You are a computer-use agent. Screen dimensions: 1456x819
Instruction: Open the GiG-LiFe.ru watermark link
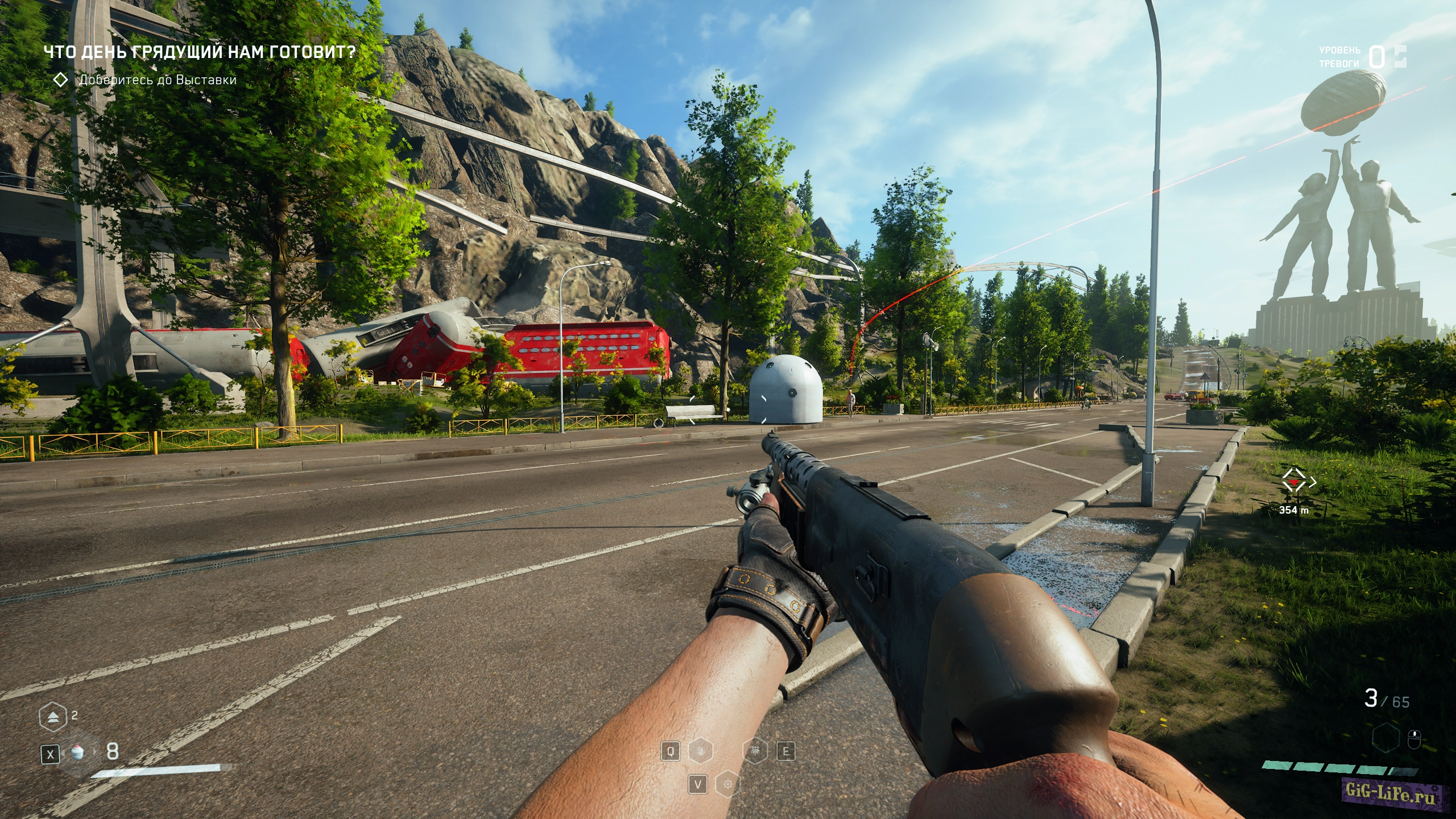tap(1391, 791)
